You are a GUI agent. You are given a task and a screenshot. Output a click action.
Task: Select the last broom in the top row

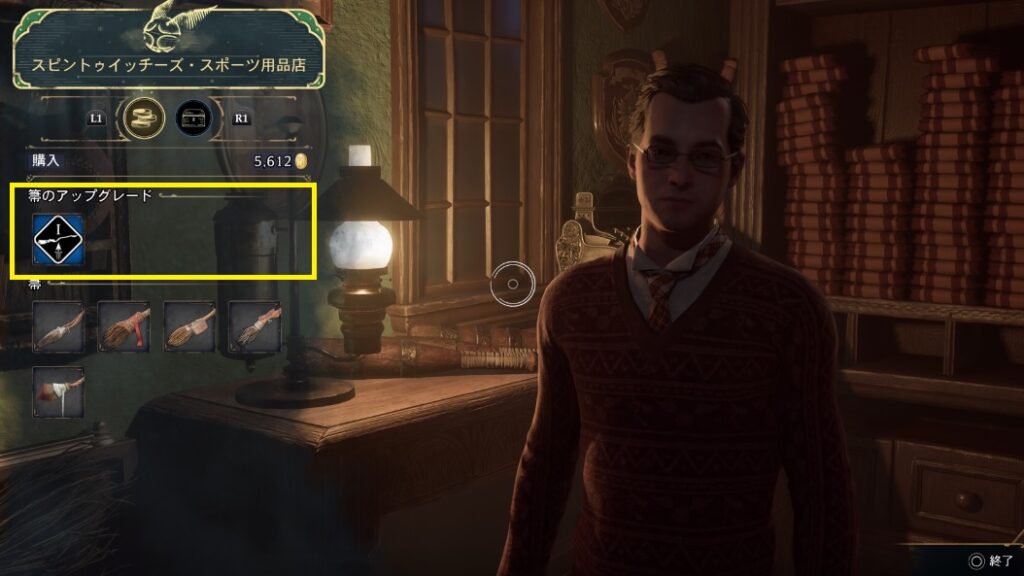[x=254, y=326]
